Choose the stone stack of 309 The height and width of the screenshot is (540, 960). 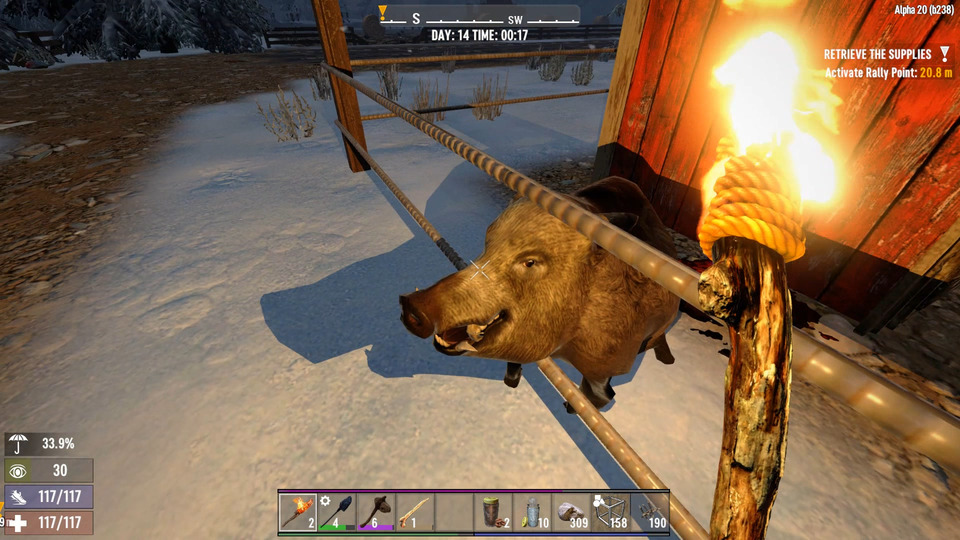click(x=572, y=512)
